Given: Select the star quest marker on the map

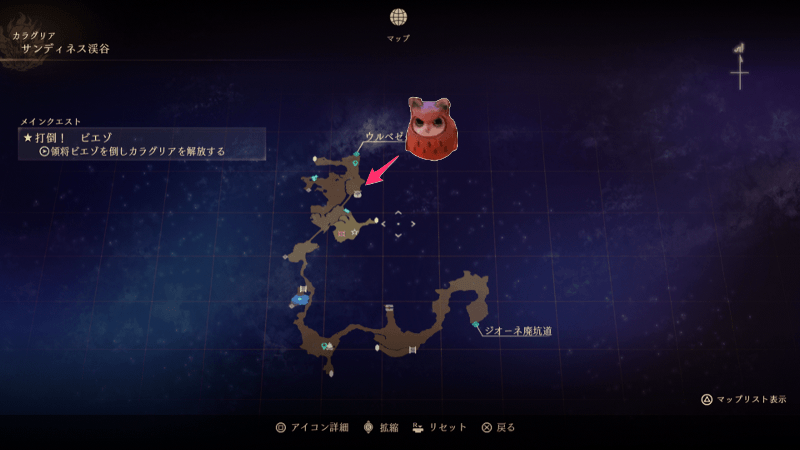Looking at the screenshot, I should point(354,232).
